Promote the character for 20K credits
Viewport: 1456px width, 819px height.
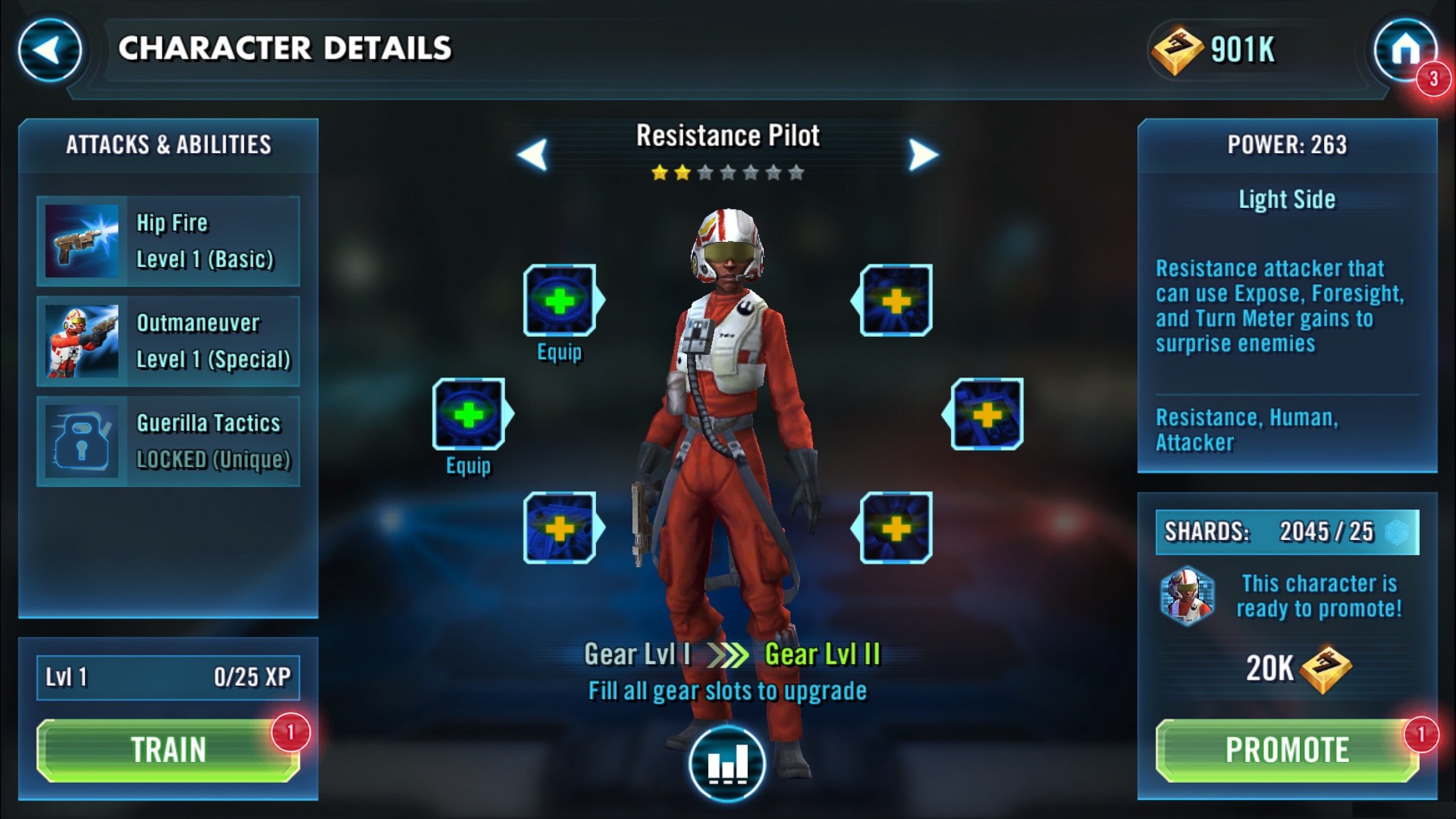pos(1287,750)
